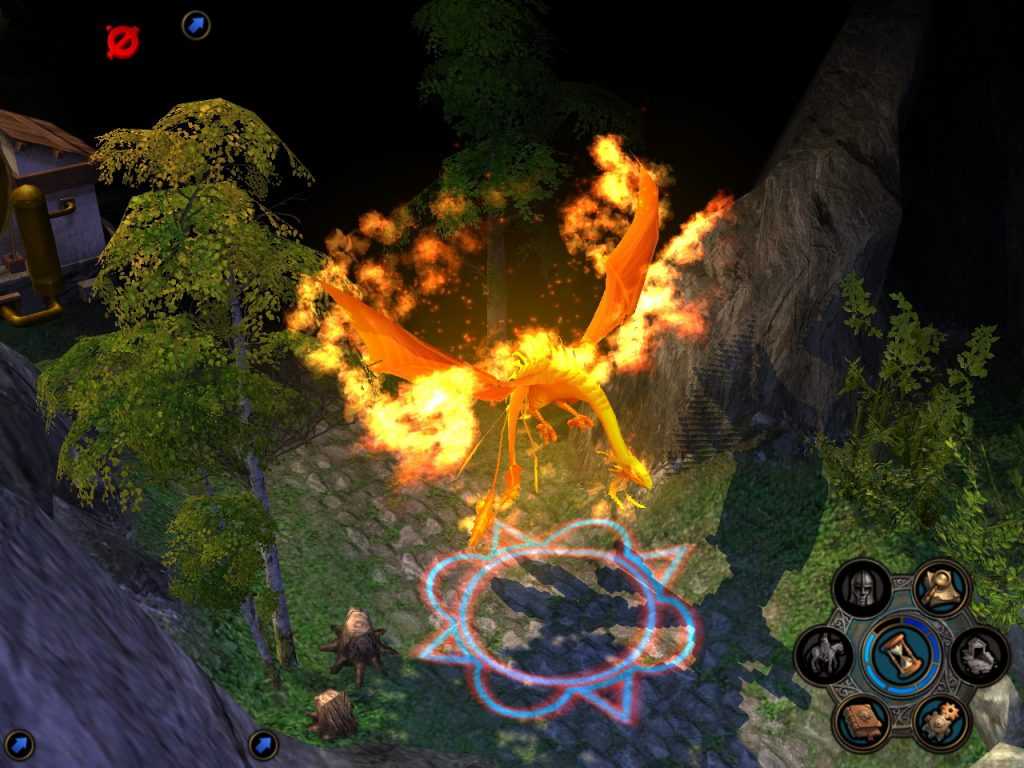
Task: Open system options with the gears icon
Action: (x=941, y=722)
